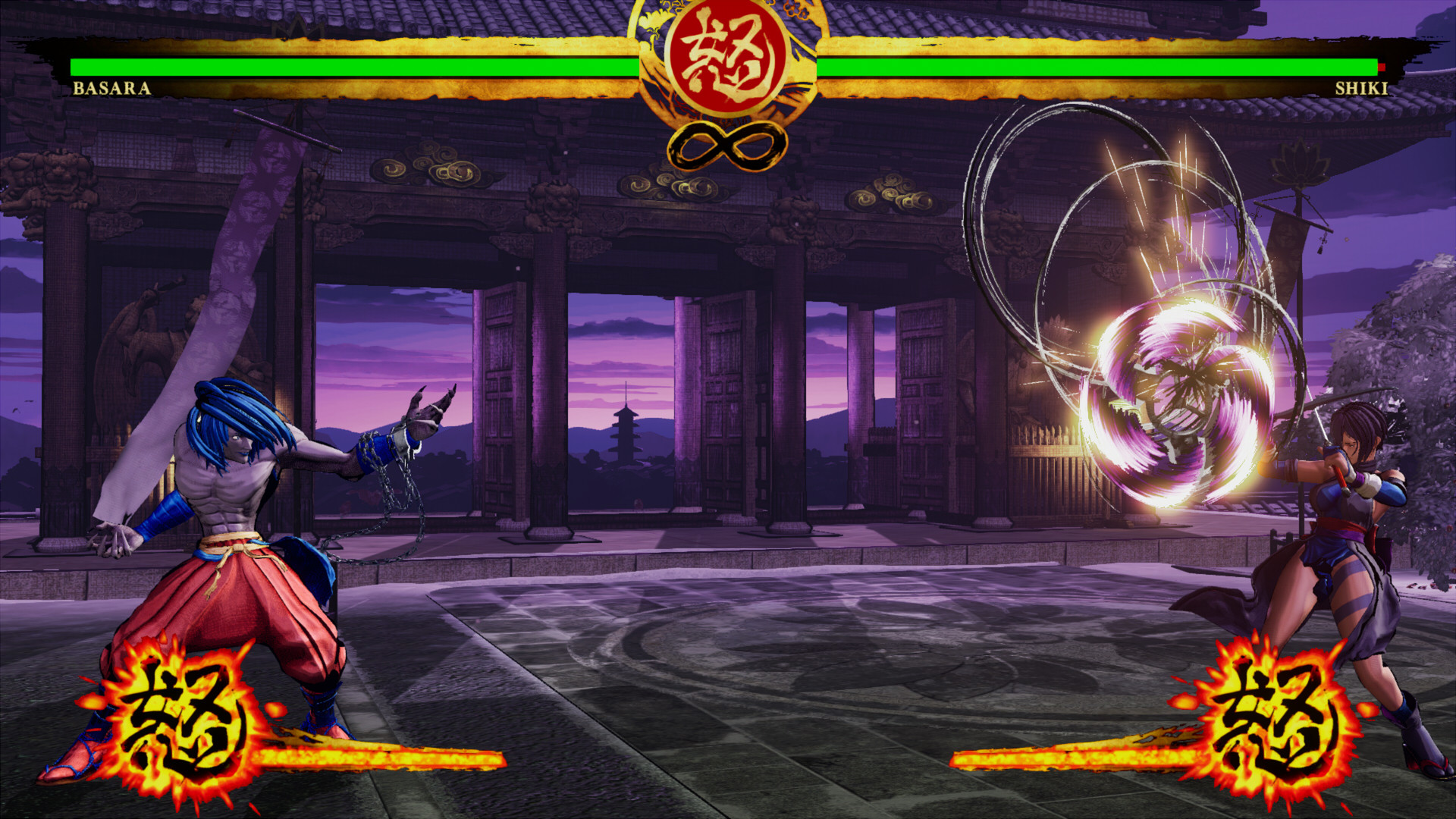
Task: Select the SHIKI name label
Action: 1361,87
